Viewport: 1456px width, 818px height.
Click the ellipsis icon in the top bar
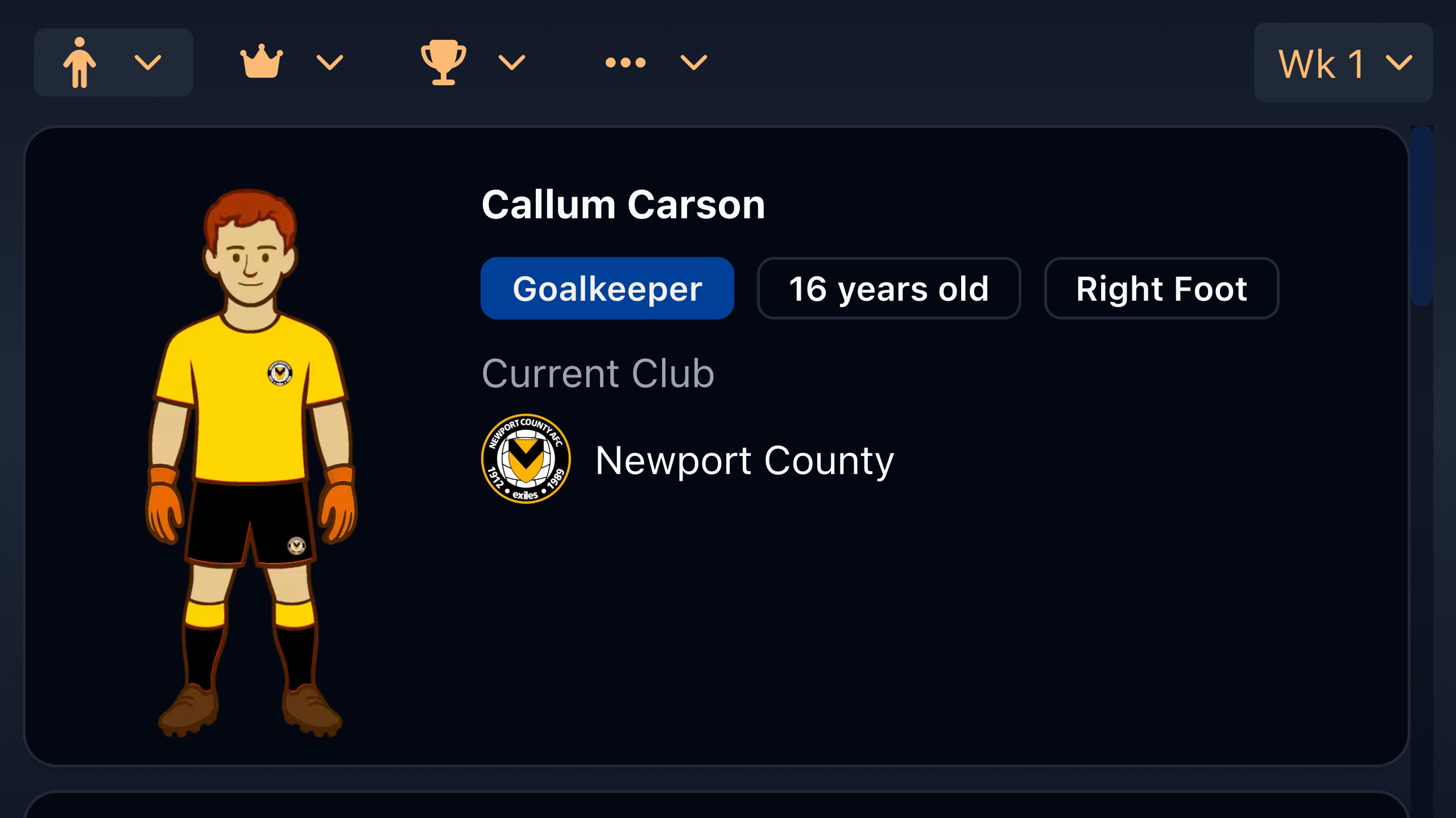(x=626, y=61)
